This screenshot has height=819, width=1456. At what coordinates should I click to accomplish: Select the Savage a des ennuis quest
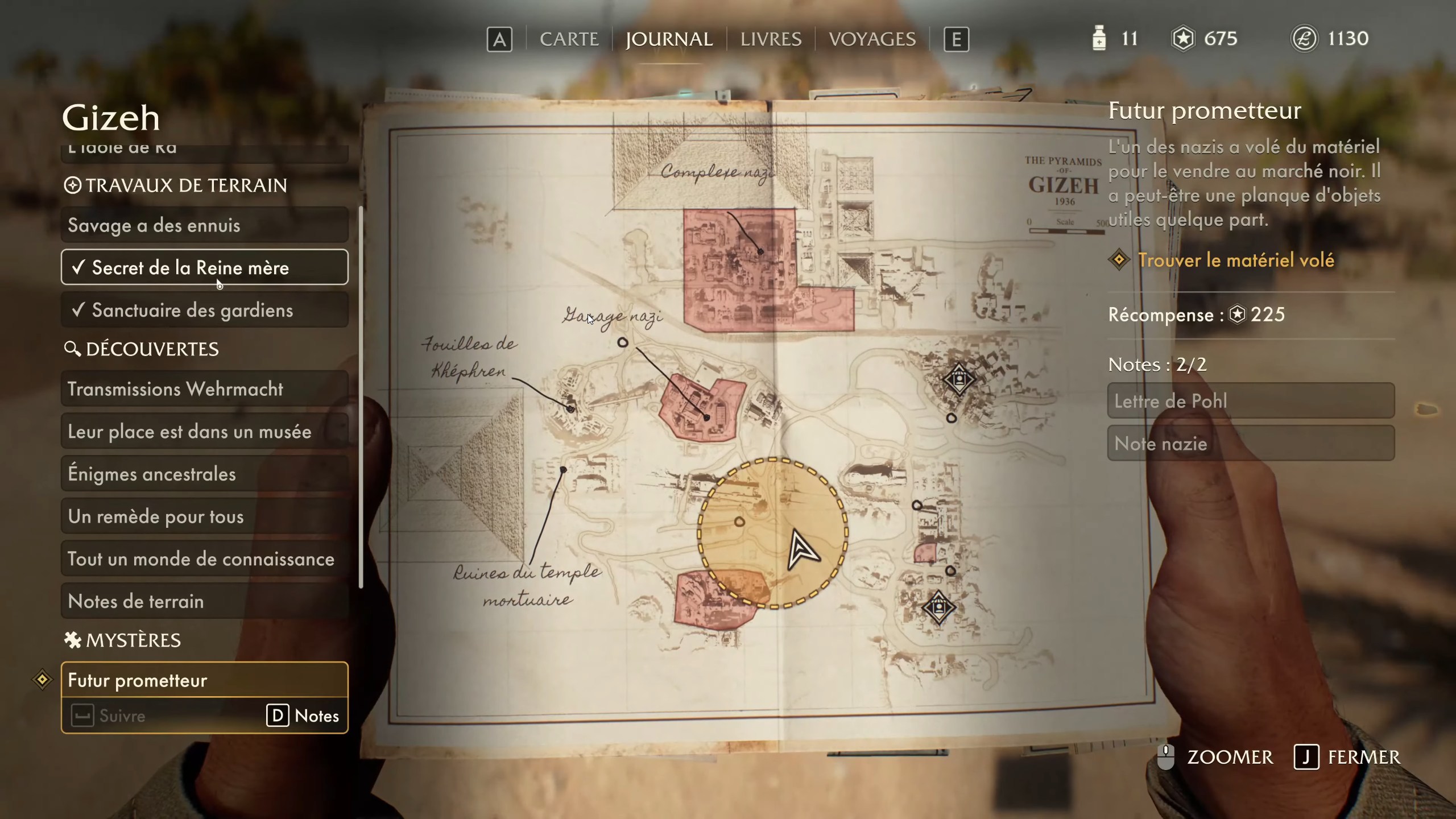tap(205, 225)
